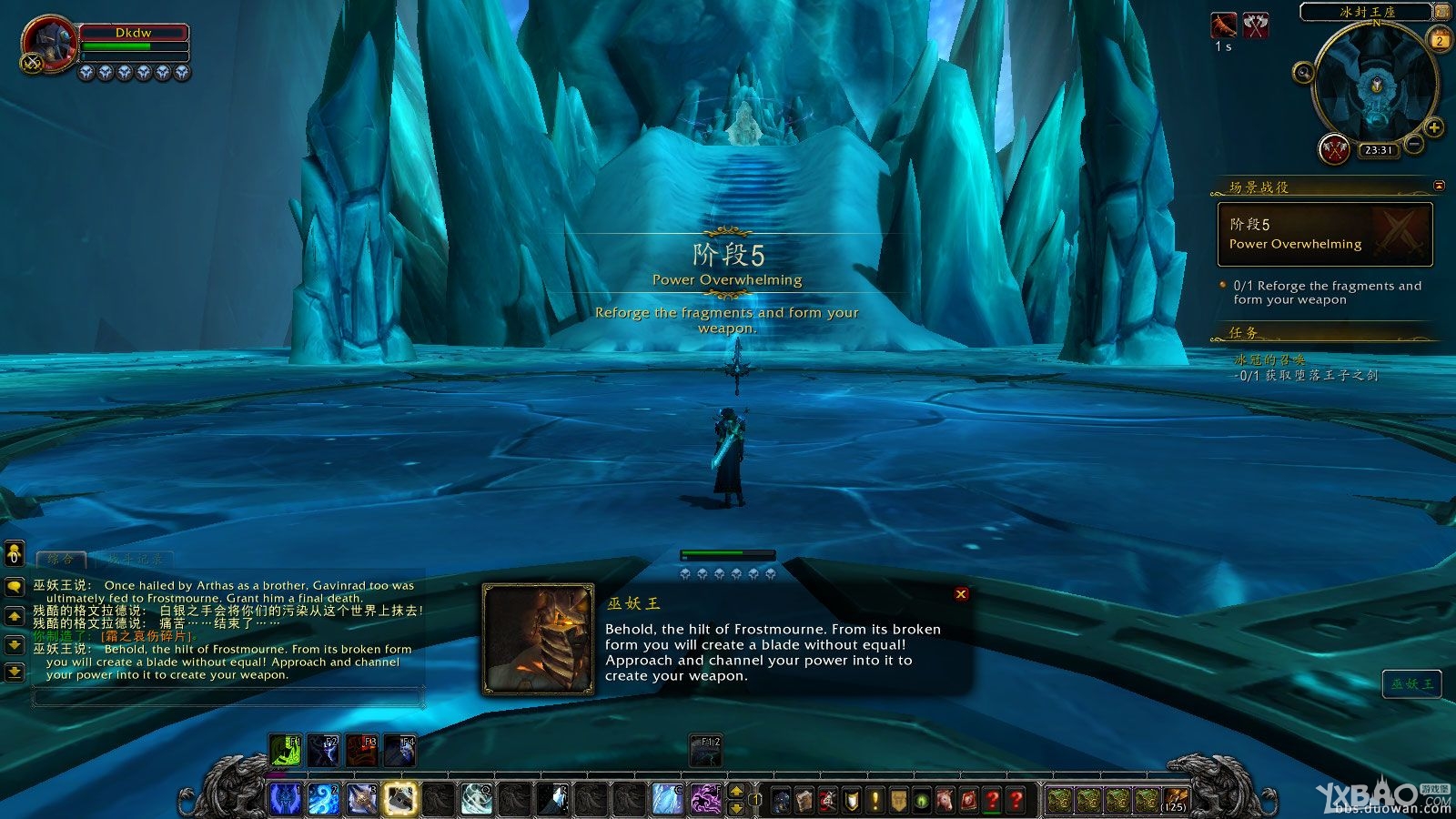Switch to the 综合 chat tab

61,560
